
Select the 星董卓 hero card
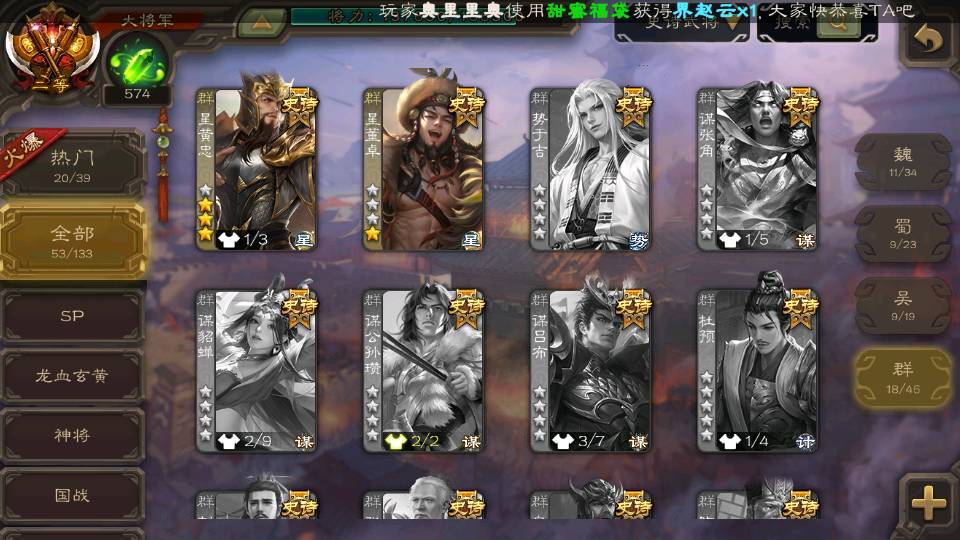(x=424, y=168)
